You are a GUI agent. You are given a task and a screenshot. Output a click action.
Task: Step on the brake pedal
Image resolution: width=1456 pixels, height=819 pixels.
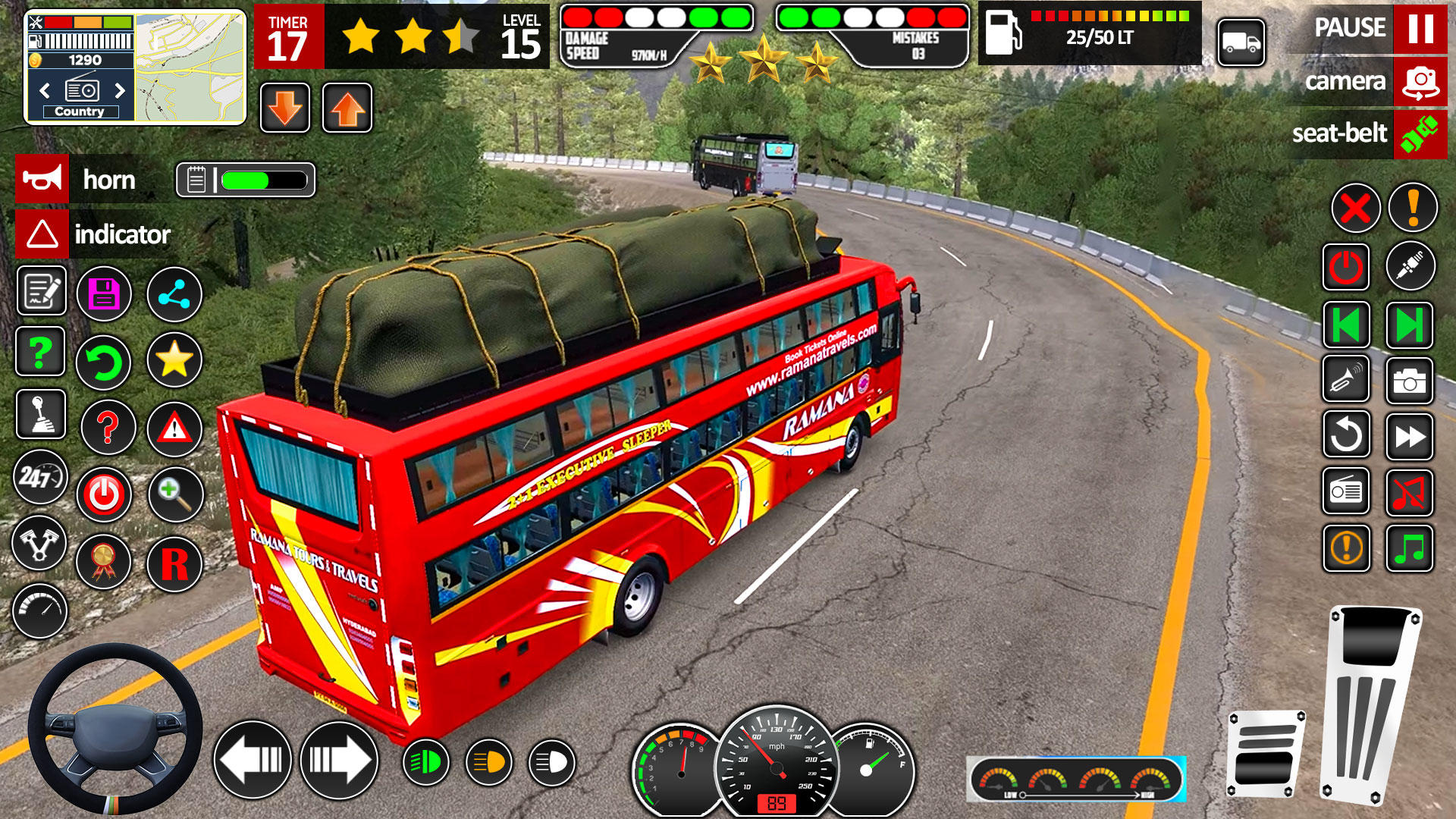1265,753
